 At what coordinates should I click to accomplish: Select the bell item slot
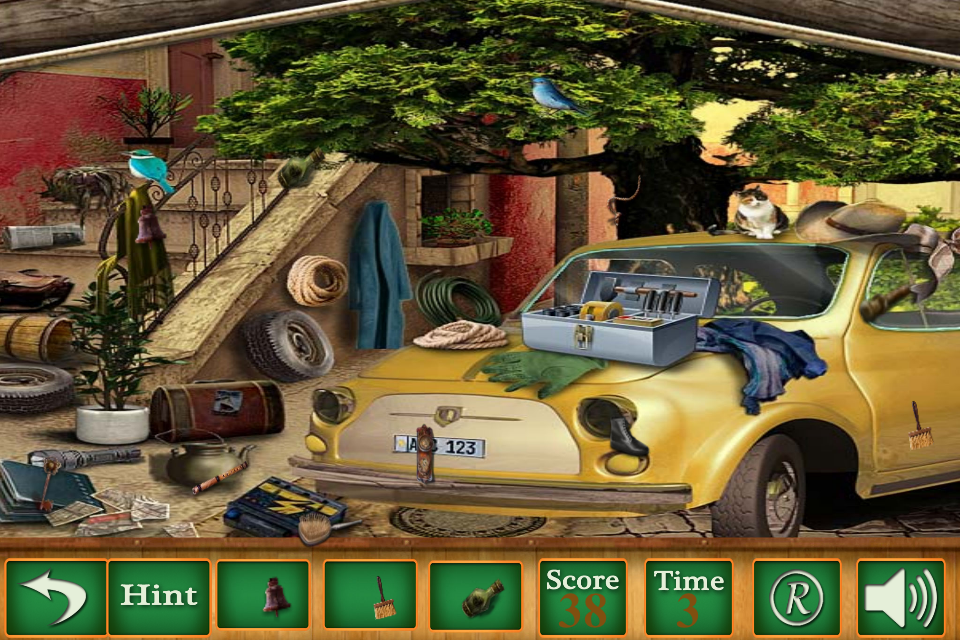pos(263,596)
